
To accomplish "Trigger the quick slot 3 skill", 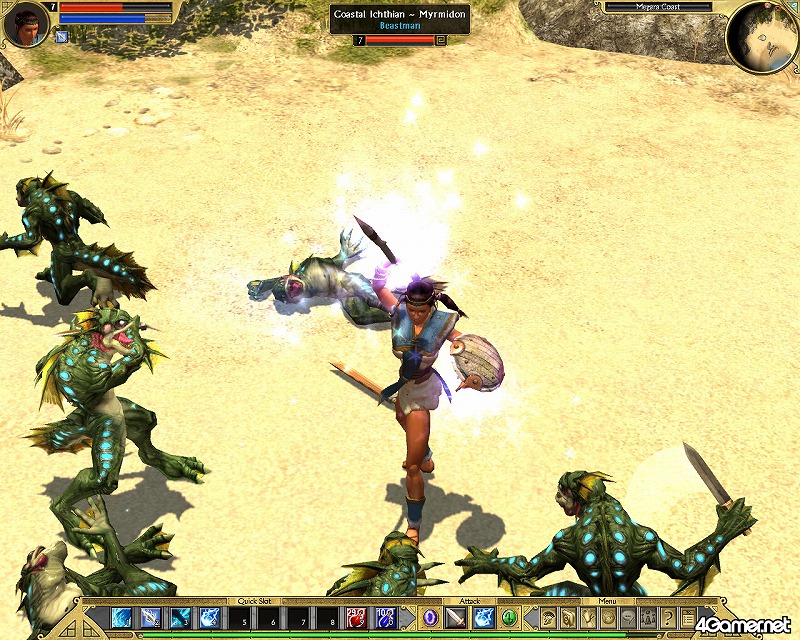I will [181, 618].
